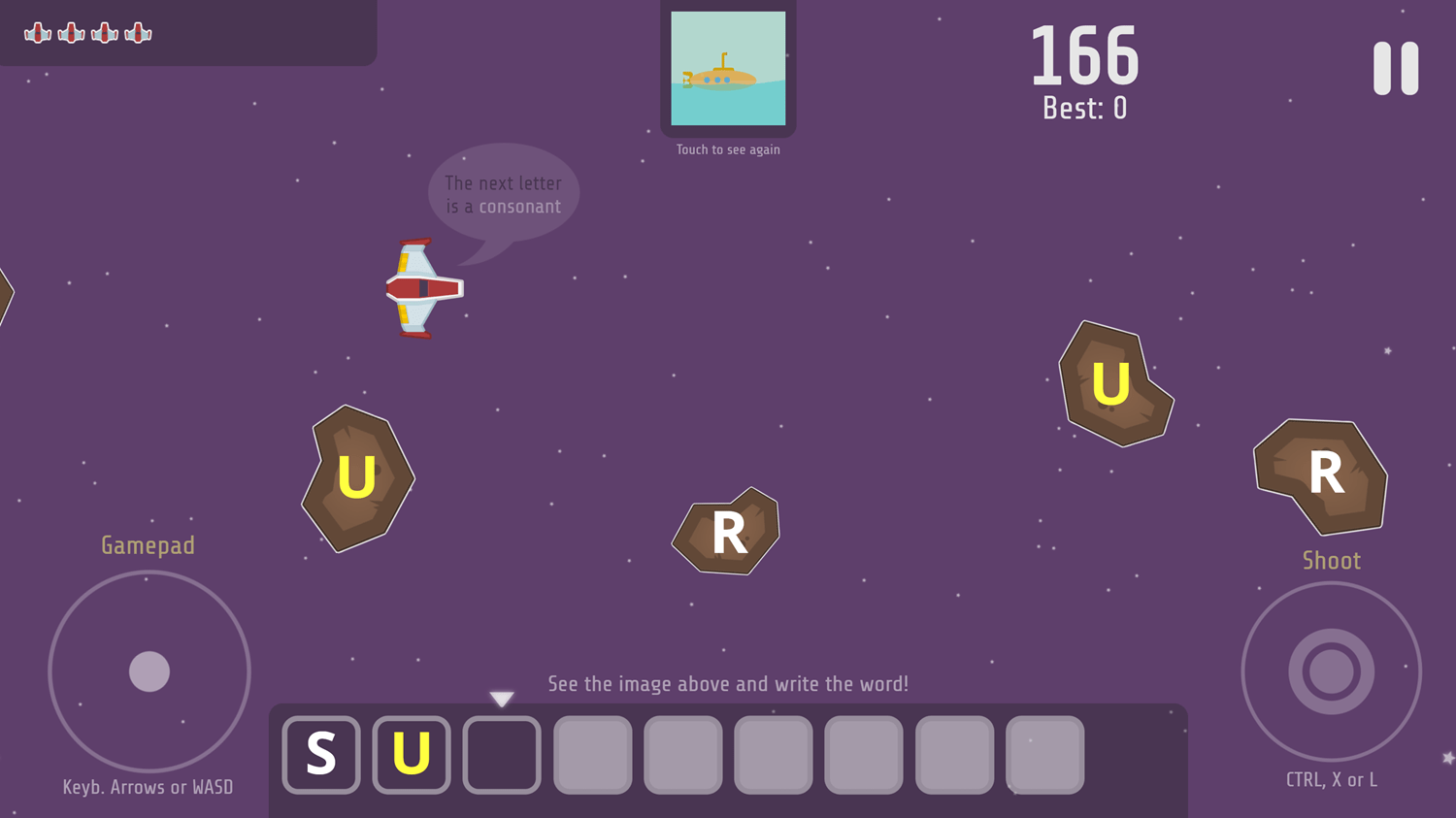Tap the gamepad joystick knob
Image resolution: width=1456 pixels, height=818 pixels.
(x=149, y=671)
